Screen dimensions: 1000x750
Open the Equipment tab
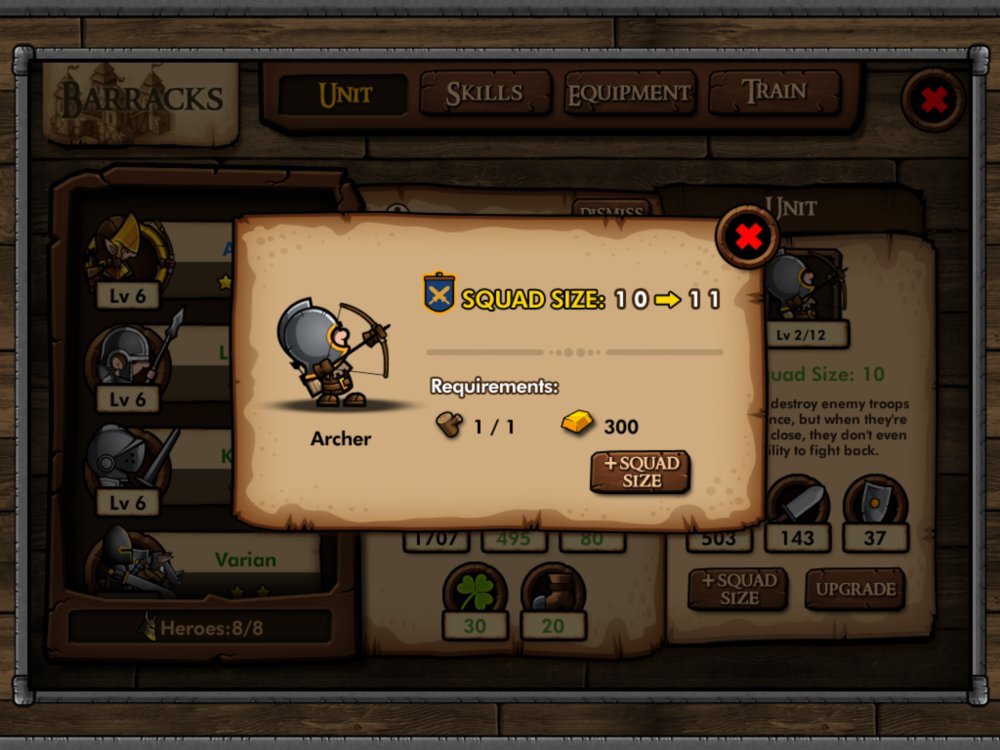click(629, 94)
